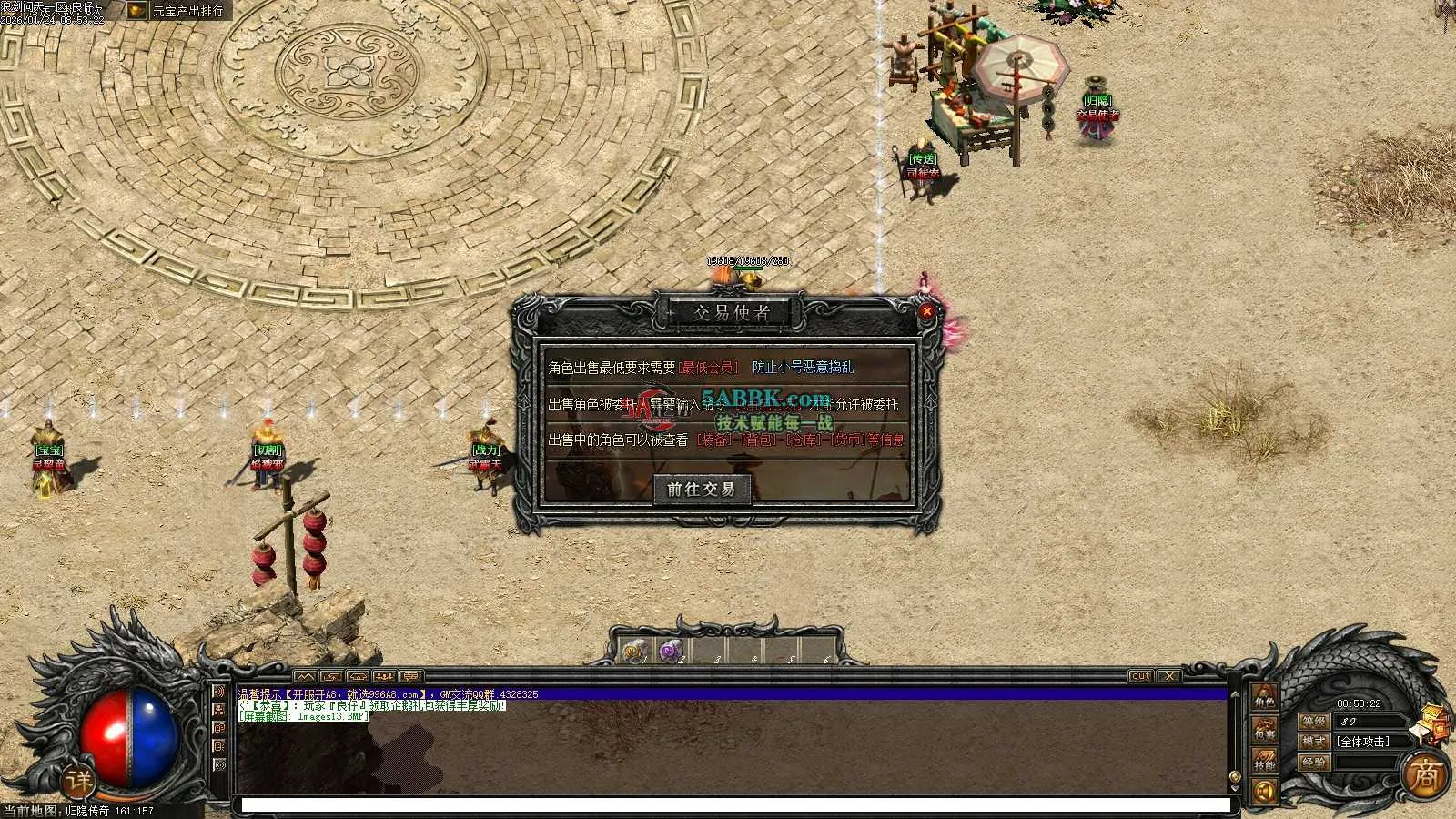
Task: Open the 商 shop round button
Action: click(x=1424, y=774)
